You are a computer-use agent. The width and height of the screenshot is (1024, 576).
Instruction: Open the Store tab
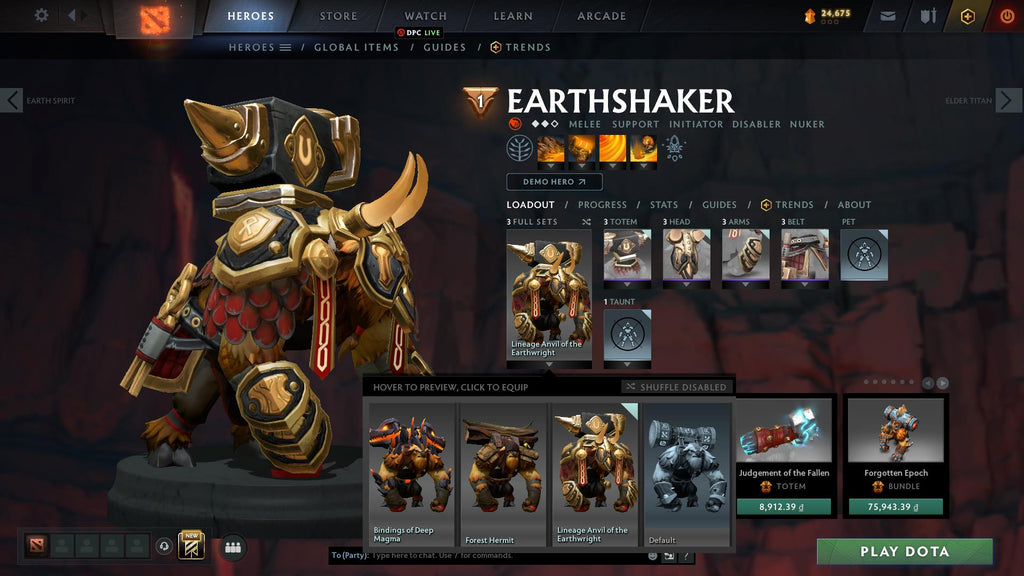coord(338,16)
